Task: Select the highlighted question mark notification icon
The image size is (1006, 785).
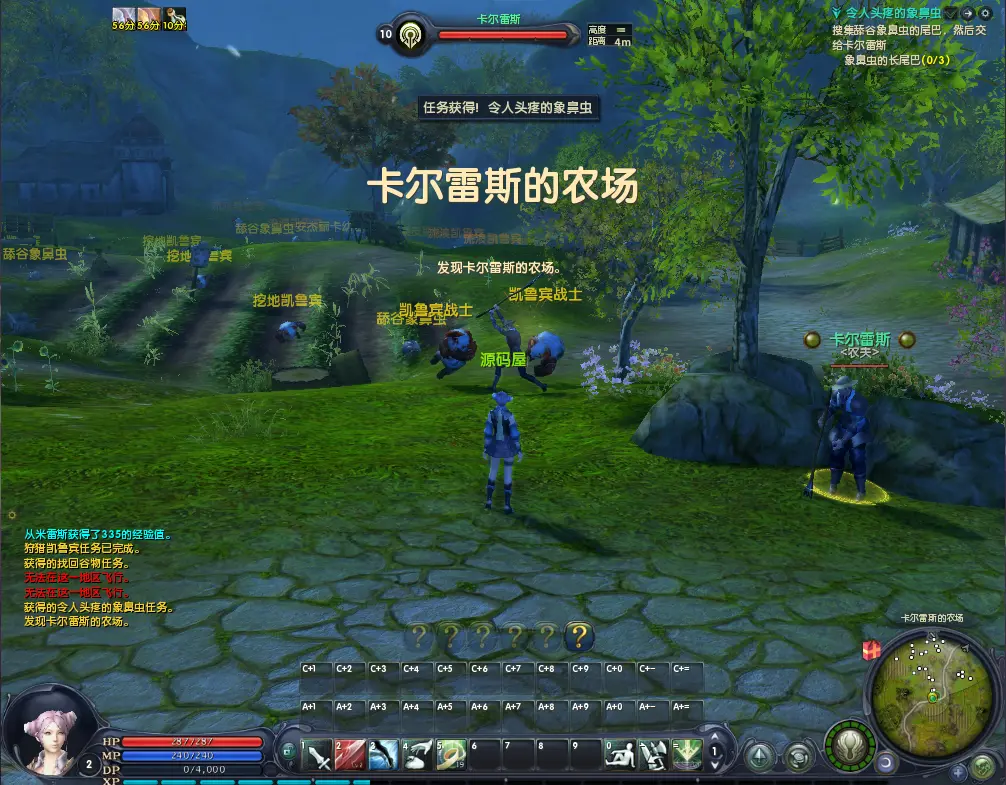Action: click(579, 635)
